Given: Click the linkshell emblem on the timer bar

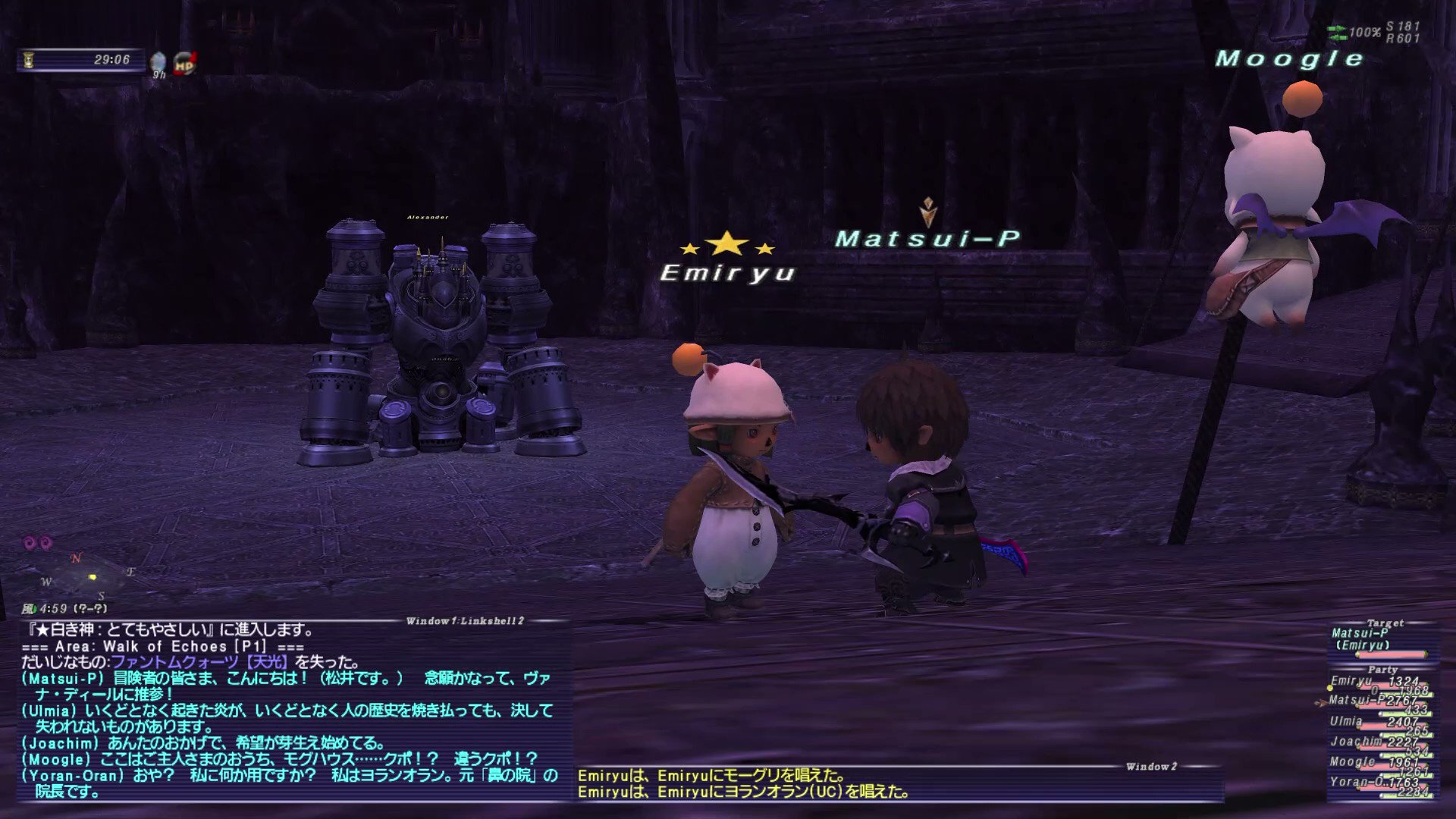Looking at the screenshot, I should (x=28, y=59).
